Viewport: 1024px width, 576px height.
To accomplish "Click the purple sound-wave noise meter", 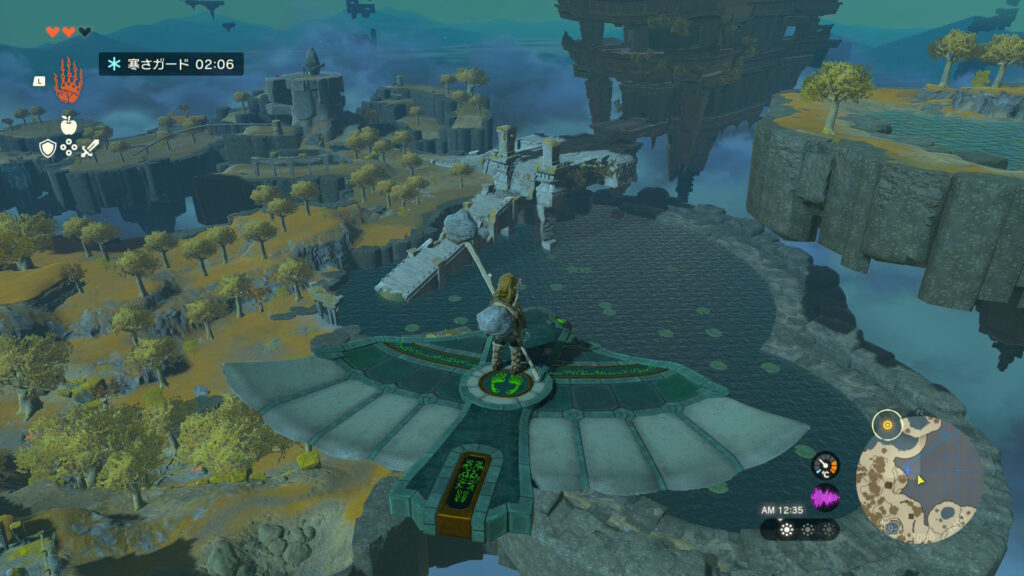I will point(825,497).
